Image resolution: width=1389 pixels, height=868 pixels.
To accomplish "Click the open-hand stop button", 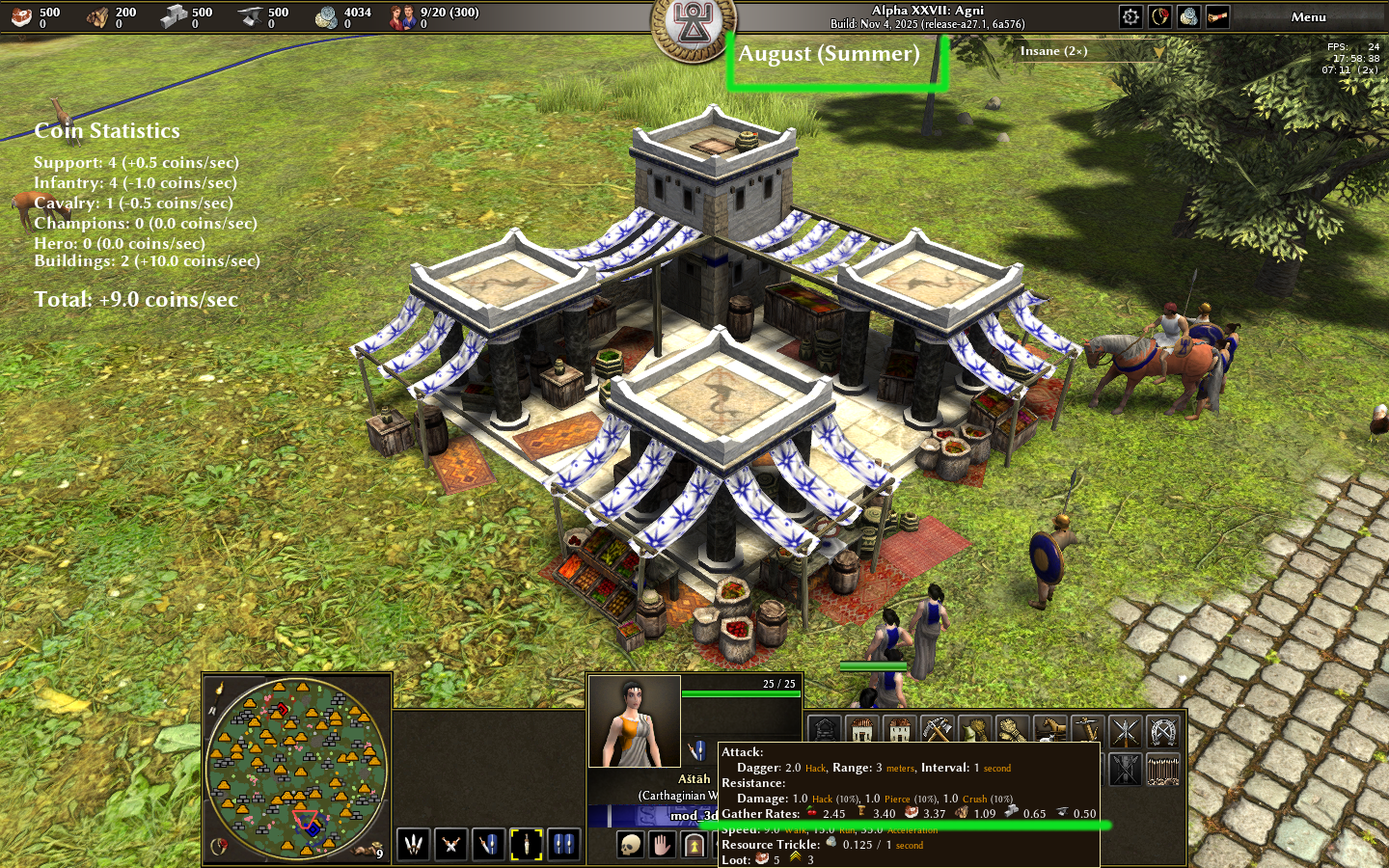I will (662, 846).
